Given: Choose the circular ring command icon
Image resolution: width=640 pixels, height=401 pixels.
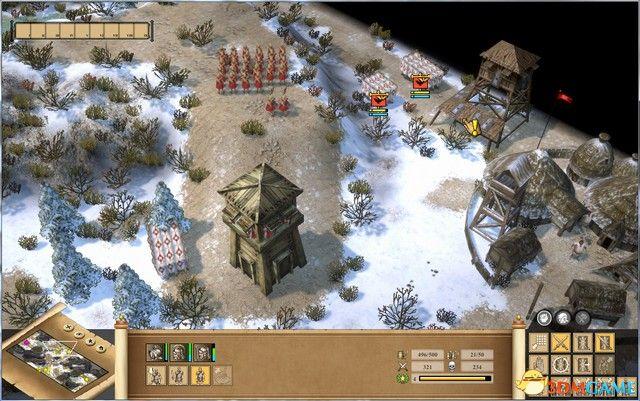Looking at the screenshot, I should 560,365.
